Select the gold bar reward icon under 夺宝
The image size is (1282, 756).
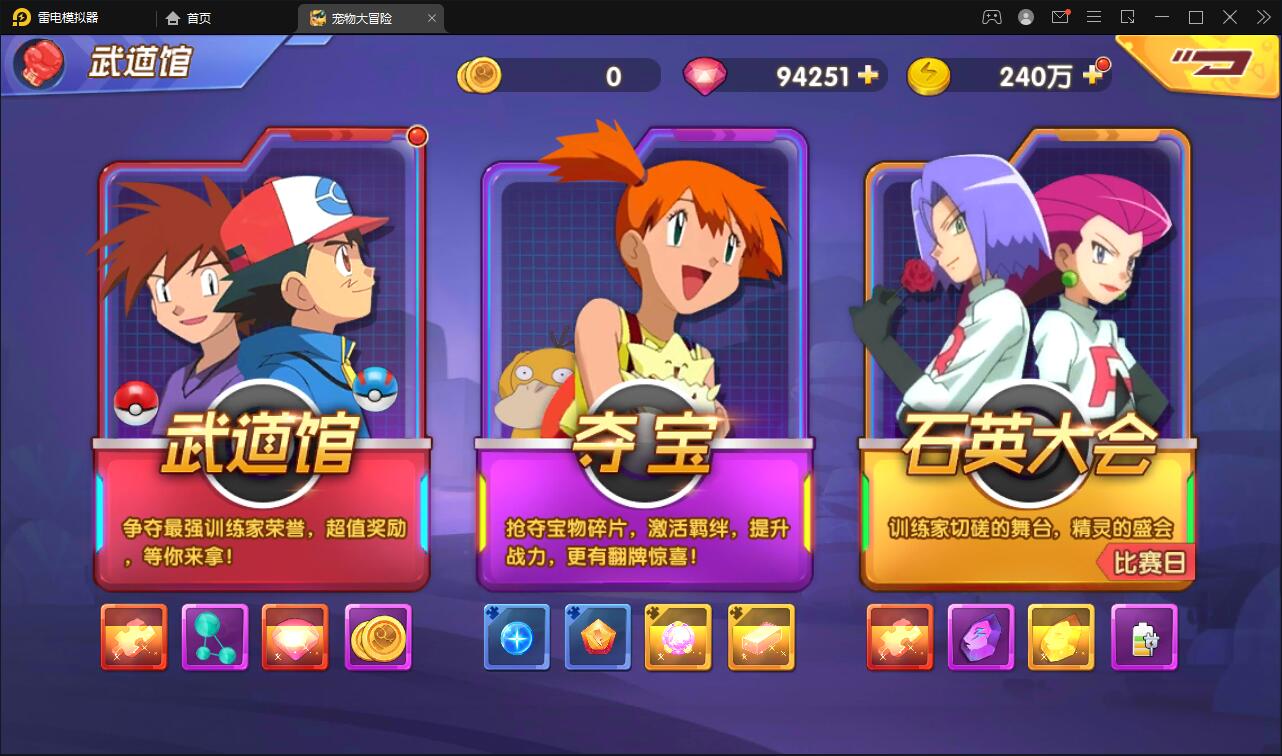pyautogui.click(x=761, y=637)
